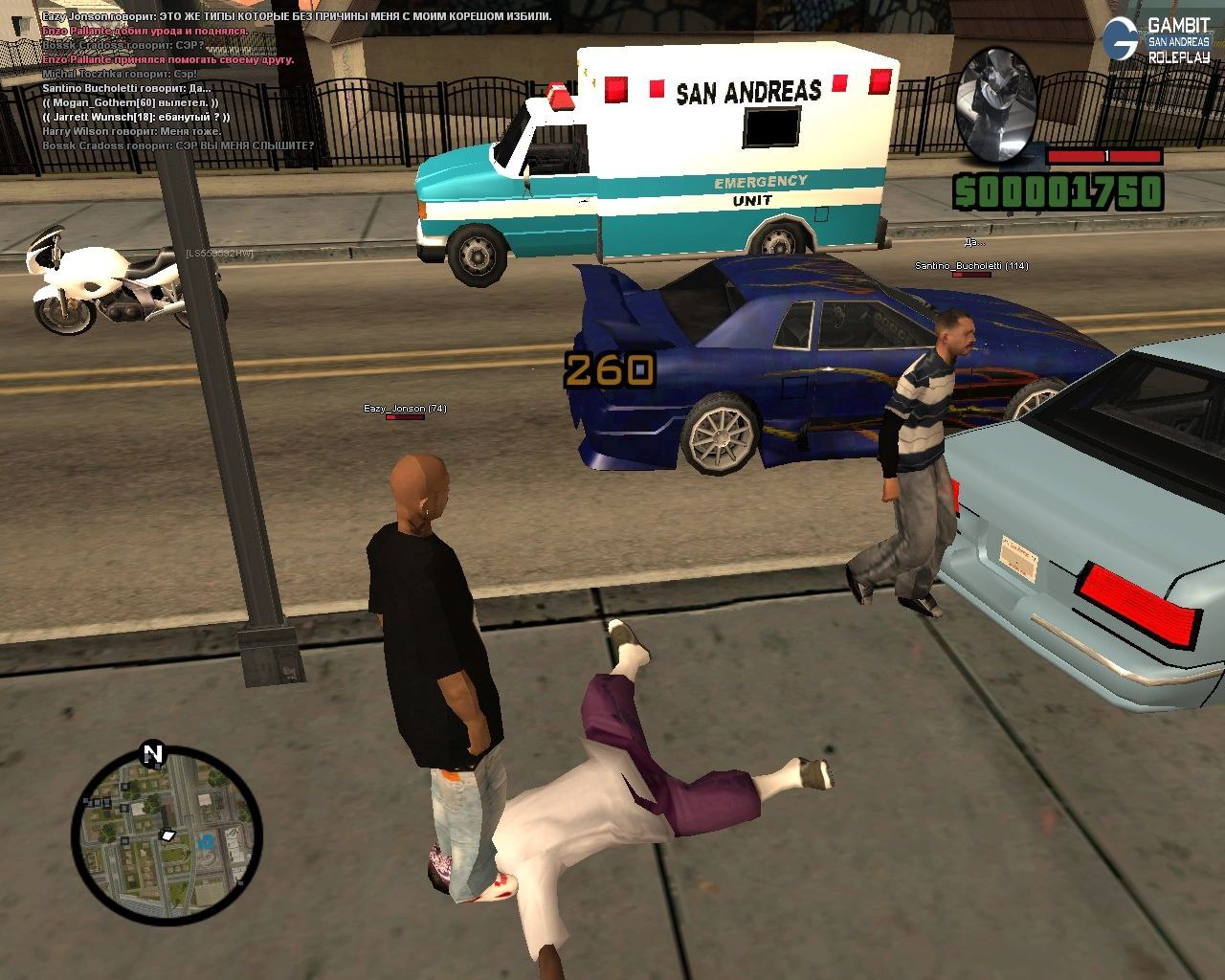Click the white player marker on the minimap
The image size is (1225, 980).
[x=168, y=835]
